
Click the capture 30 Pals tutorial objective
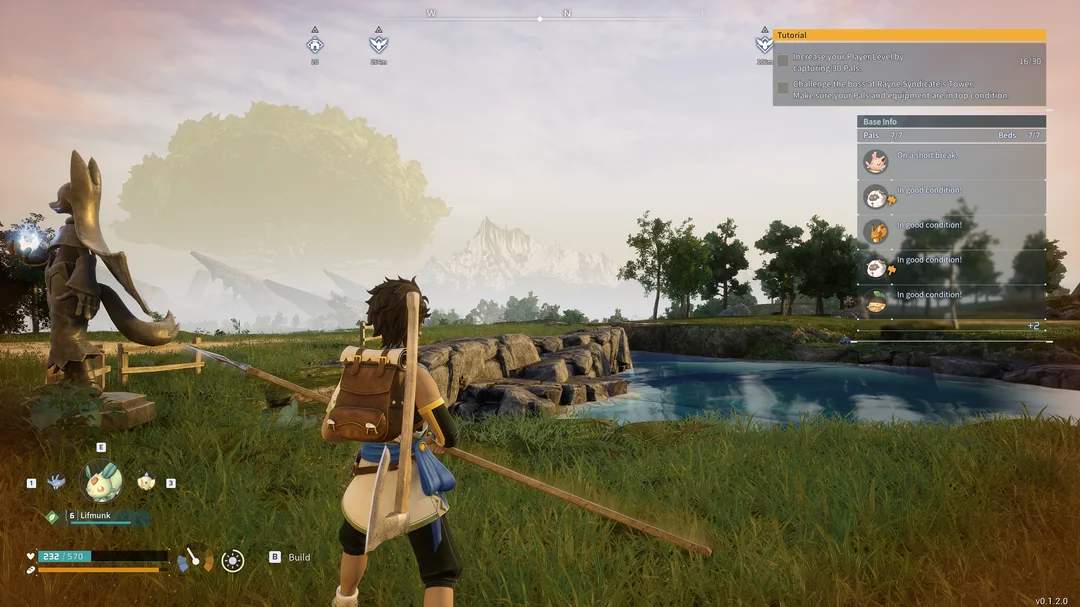tap(848, 61)
